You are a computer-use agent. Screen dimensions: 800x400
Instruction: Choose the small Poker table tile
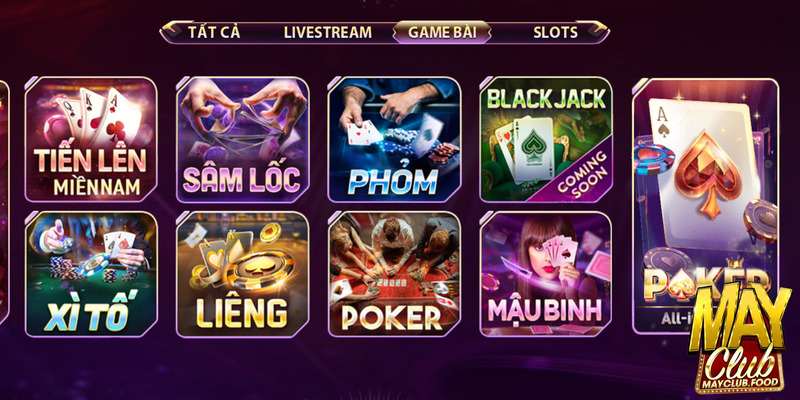(x=394, y=274)
